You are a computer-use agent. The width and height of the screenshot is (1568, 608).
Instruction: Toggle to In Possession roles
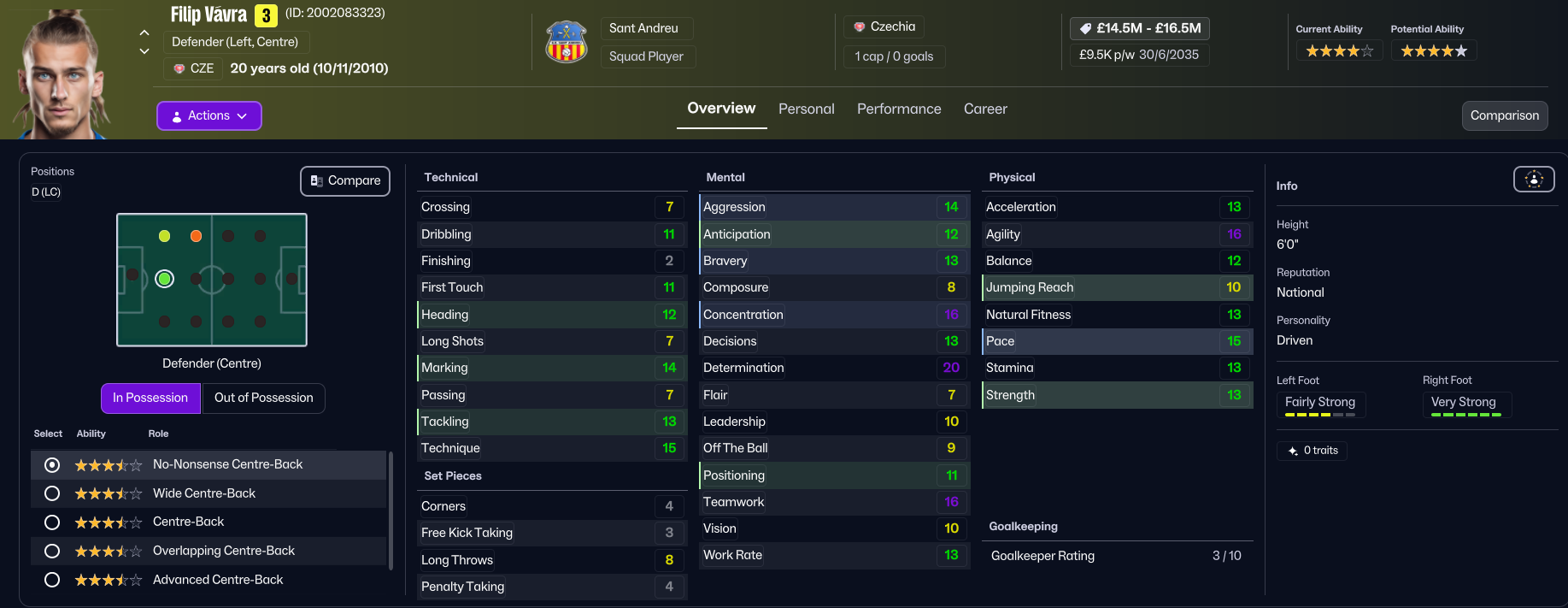pos(150,398)
